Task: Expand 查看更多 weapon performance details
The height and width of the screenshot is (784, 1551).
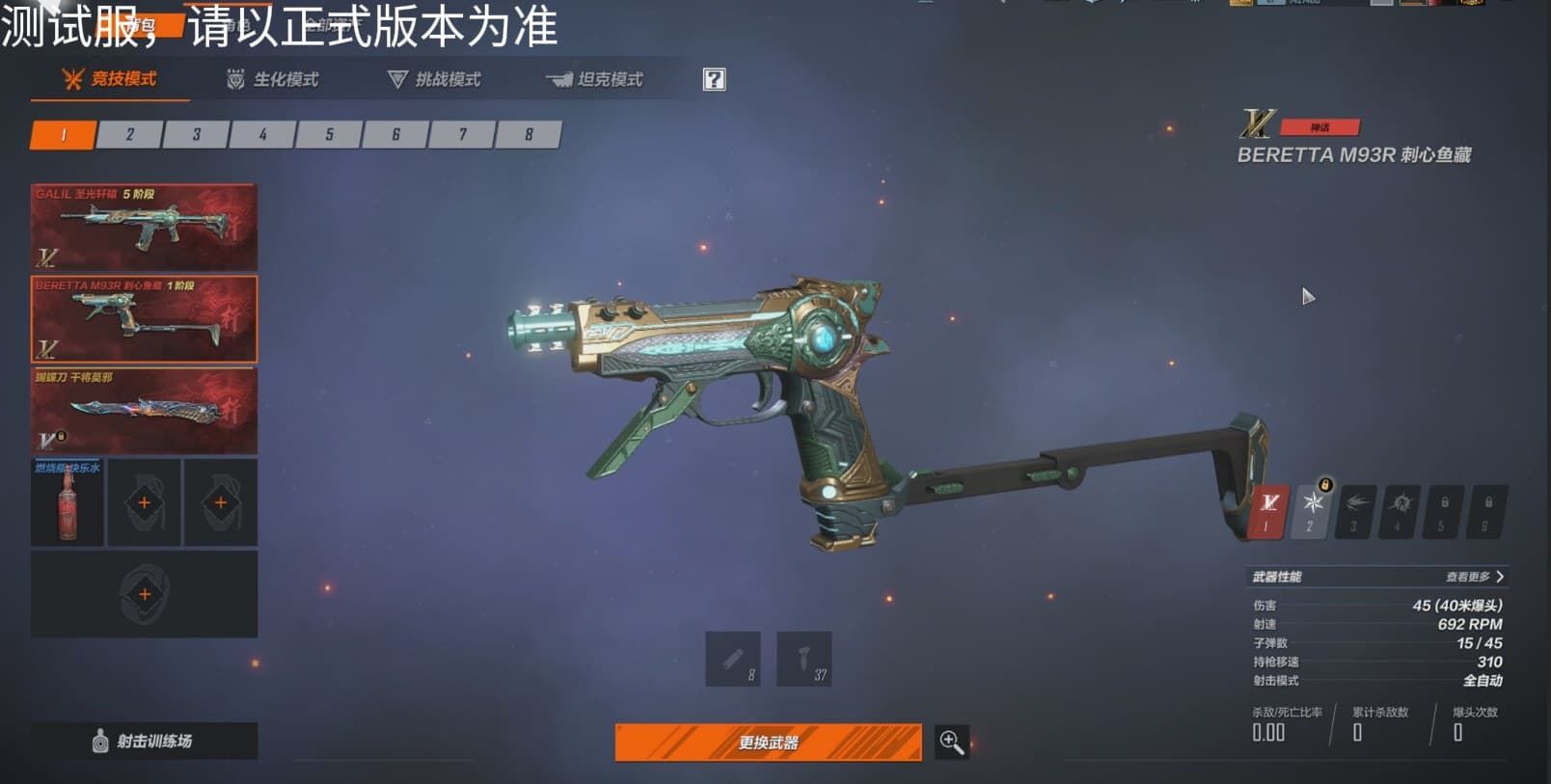Action: pyautogui.click(x=1475, y=577)
